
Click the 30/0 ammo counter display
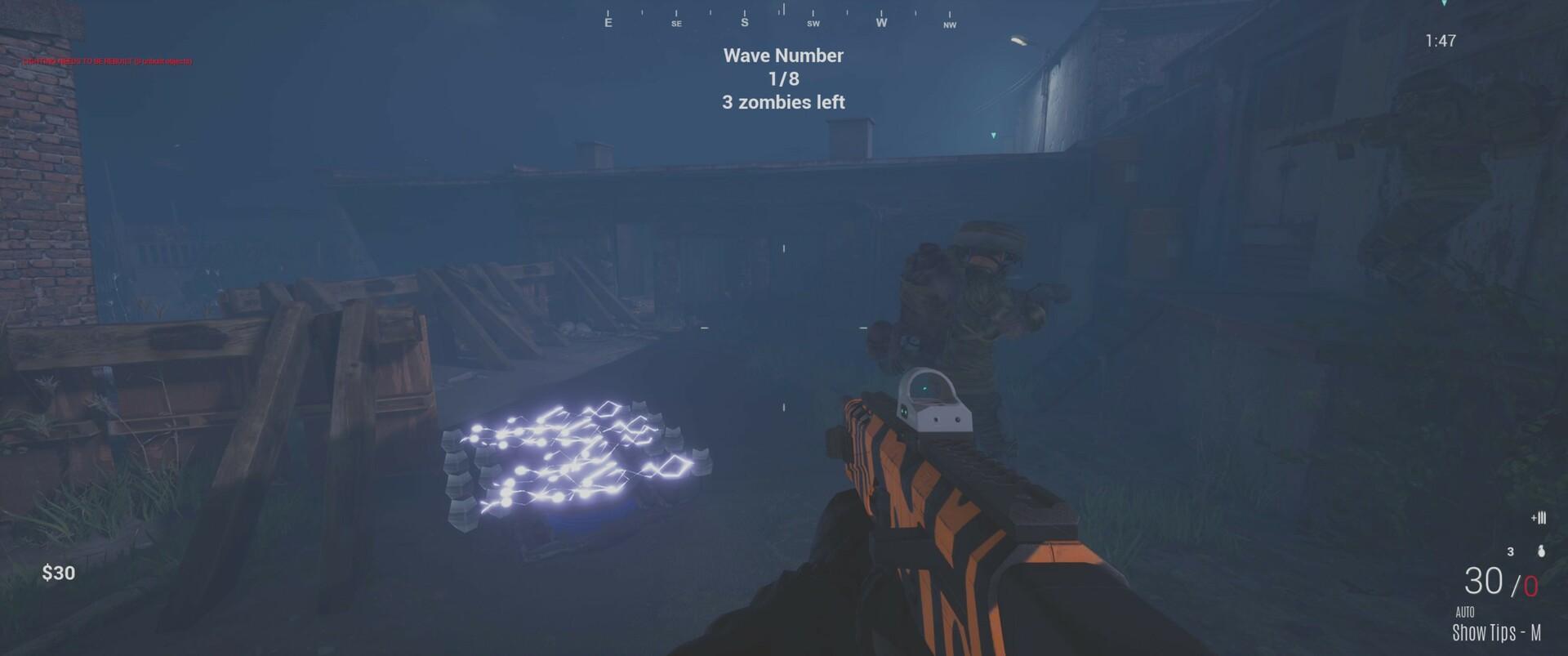pyautogui.click(x=1499, y=582)
